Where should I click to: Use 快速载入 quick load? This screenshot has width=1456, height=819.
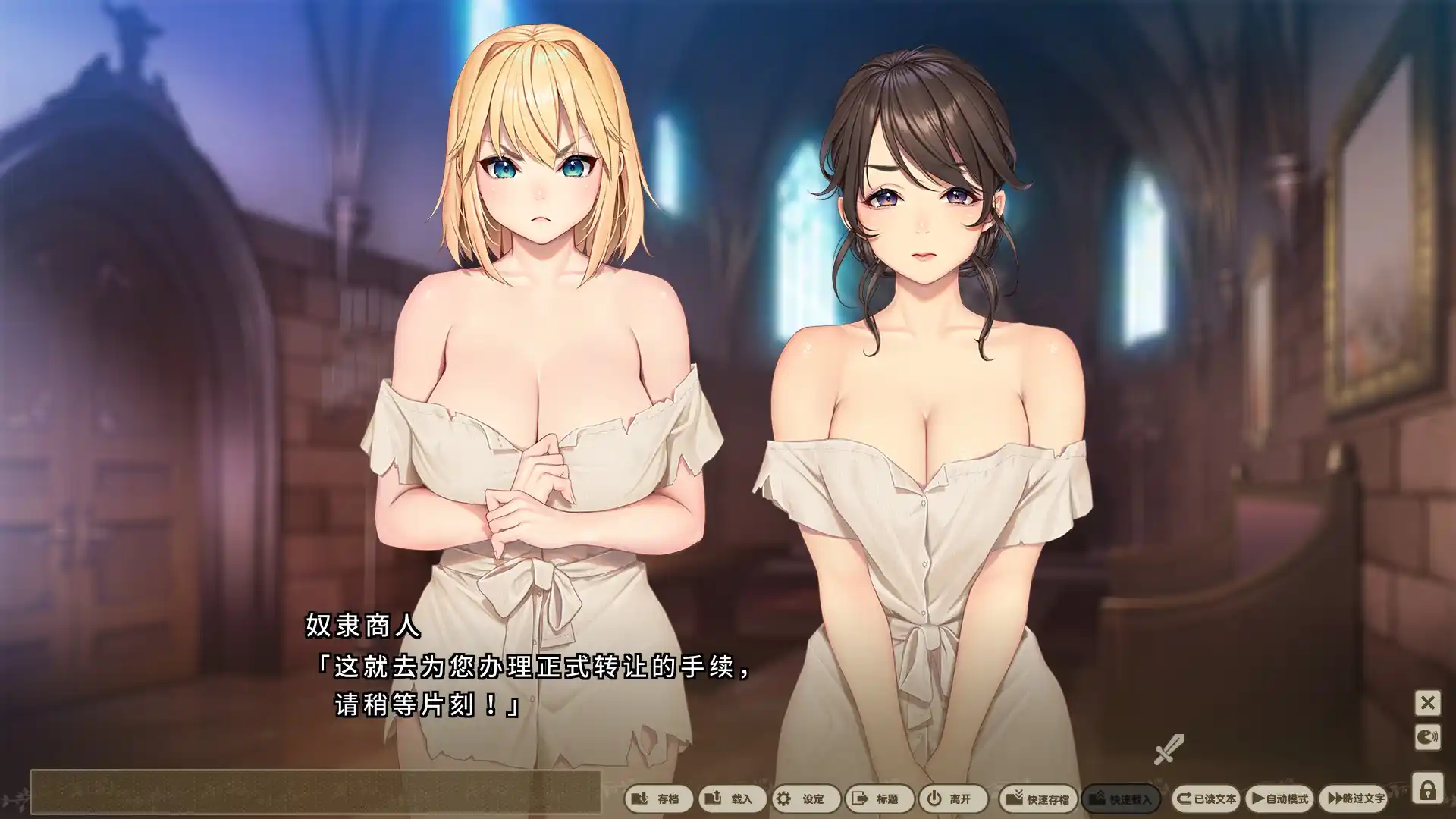pos(1120,799)
